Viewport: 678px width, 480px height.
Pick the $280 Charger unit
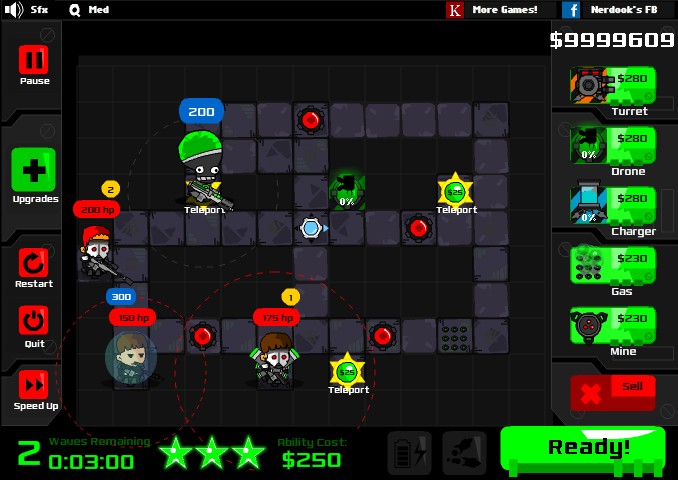(613, 204)
